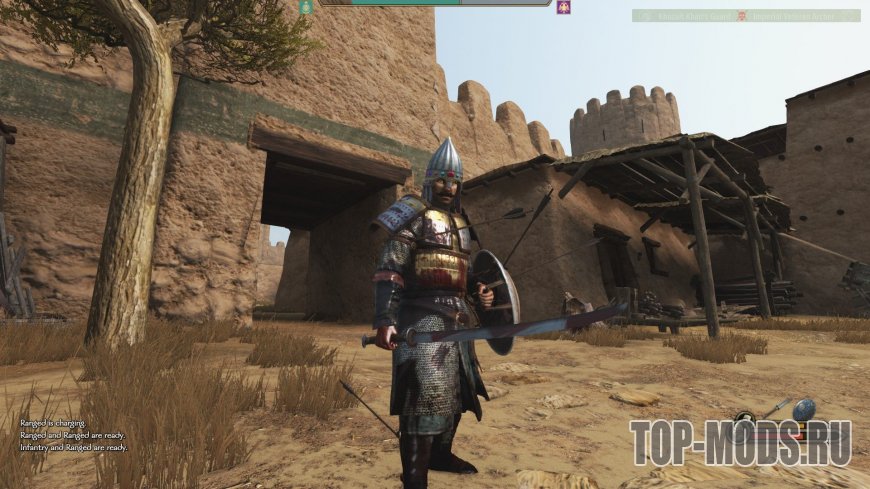Screen dimensions: 870x489
Task: Click the purple eagle team banner icon
Action: point(564,7)
